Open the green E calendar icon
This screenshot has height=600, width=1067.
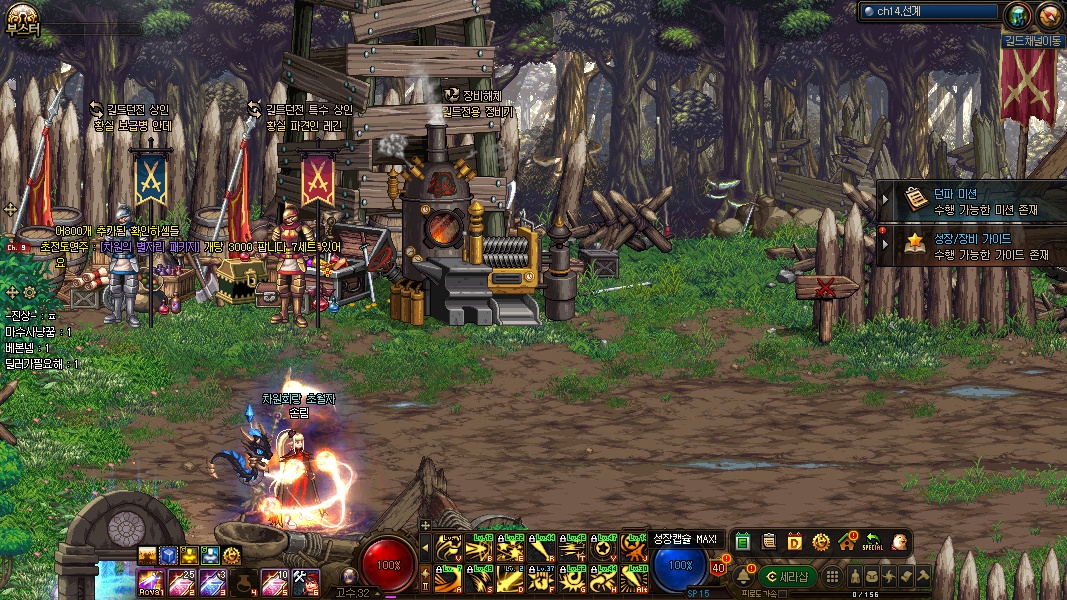(742, 541)
